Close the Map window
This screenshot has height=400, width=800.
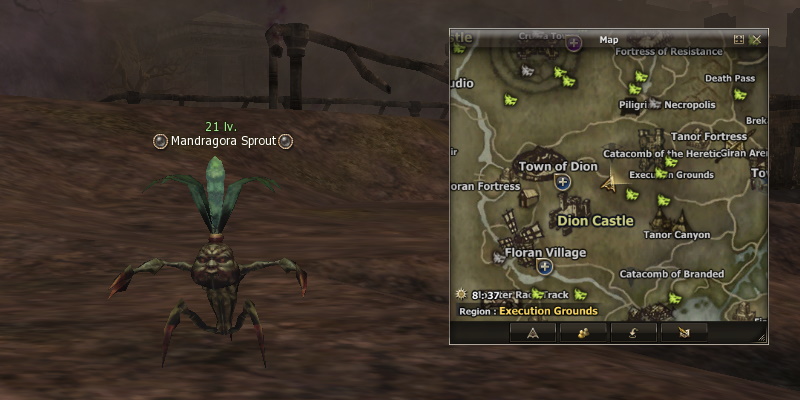pyautogui.click(x=756, y=40)
